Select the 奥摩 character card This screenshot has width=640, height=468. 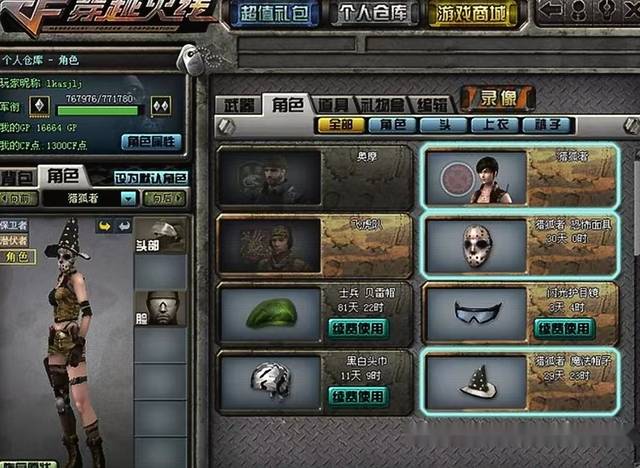click(x=315, y=177)
